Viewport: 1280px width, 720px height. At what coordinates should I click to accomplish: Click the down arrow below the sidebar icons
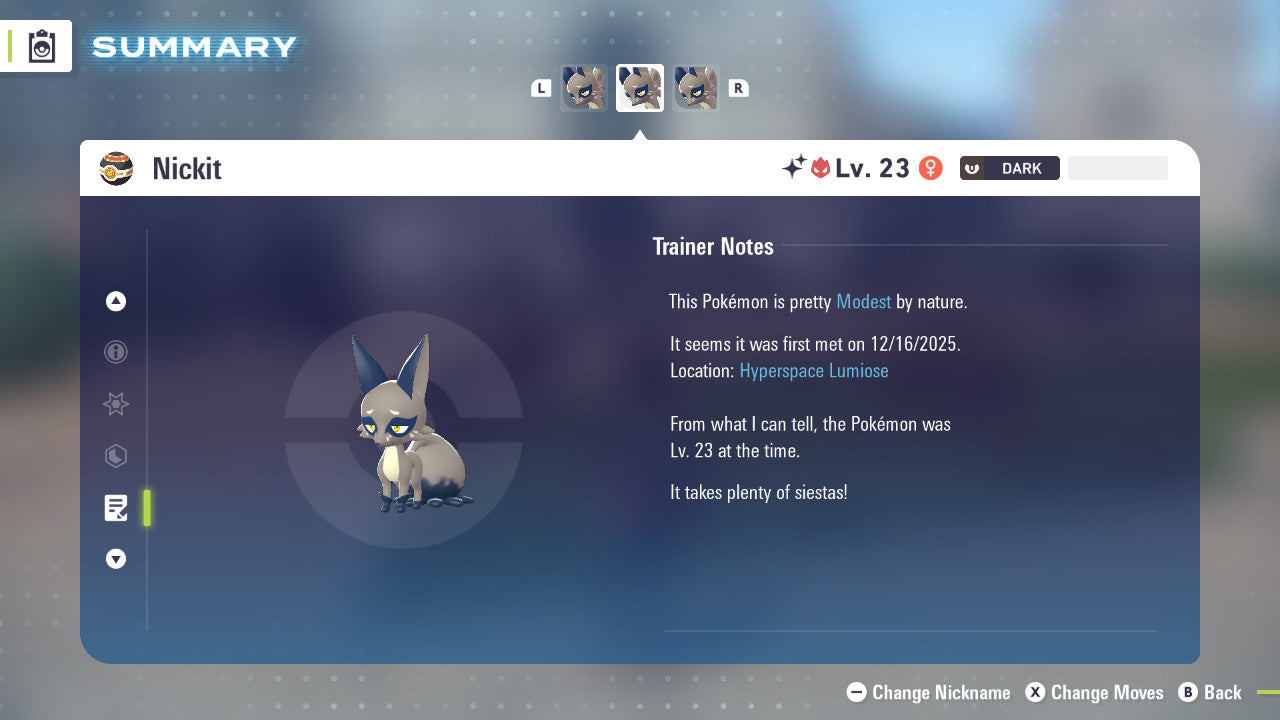point(115,559)
